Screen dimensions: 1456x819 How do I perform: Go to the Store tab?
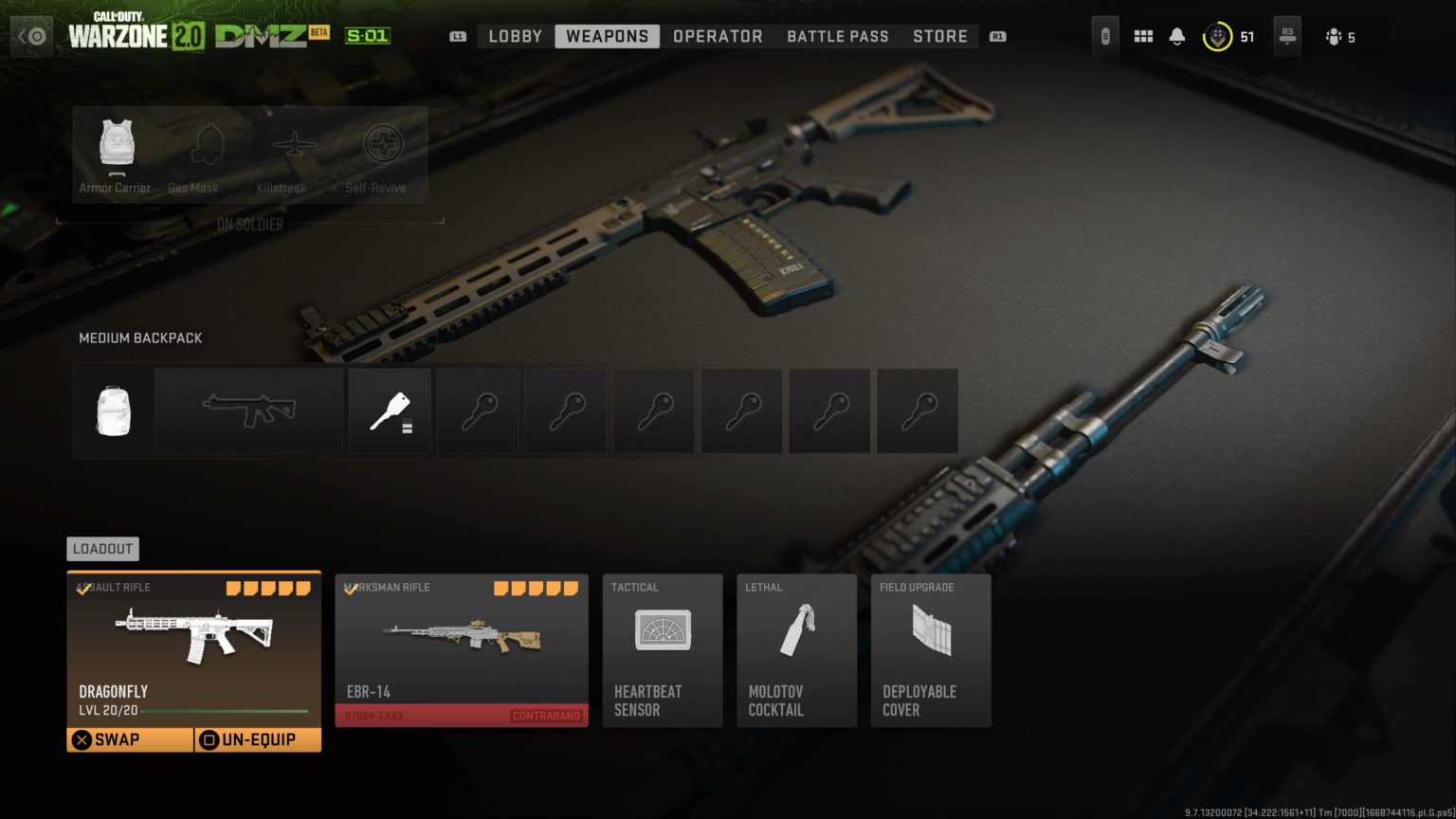[x=939, y=36]
